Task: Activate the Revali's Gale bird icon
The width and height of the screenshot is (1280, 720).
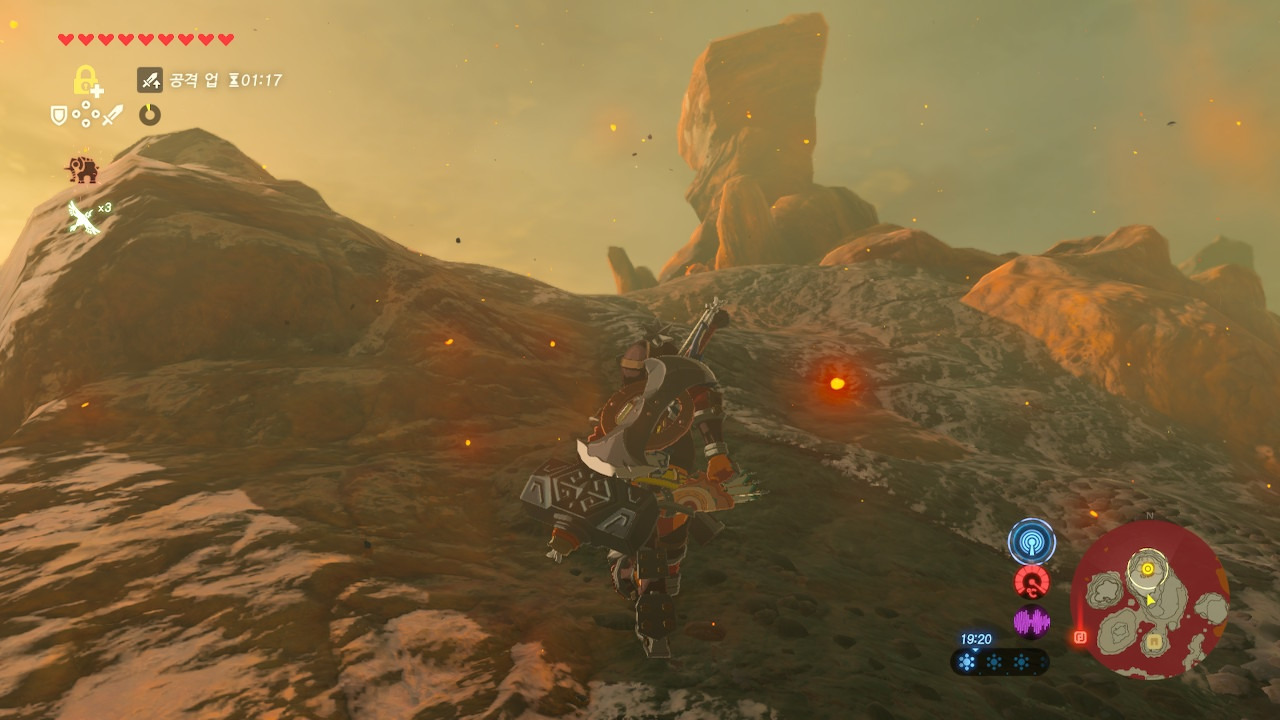Action: tap(85, 217)
